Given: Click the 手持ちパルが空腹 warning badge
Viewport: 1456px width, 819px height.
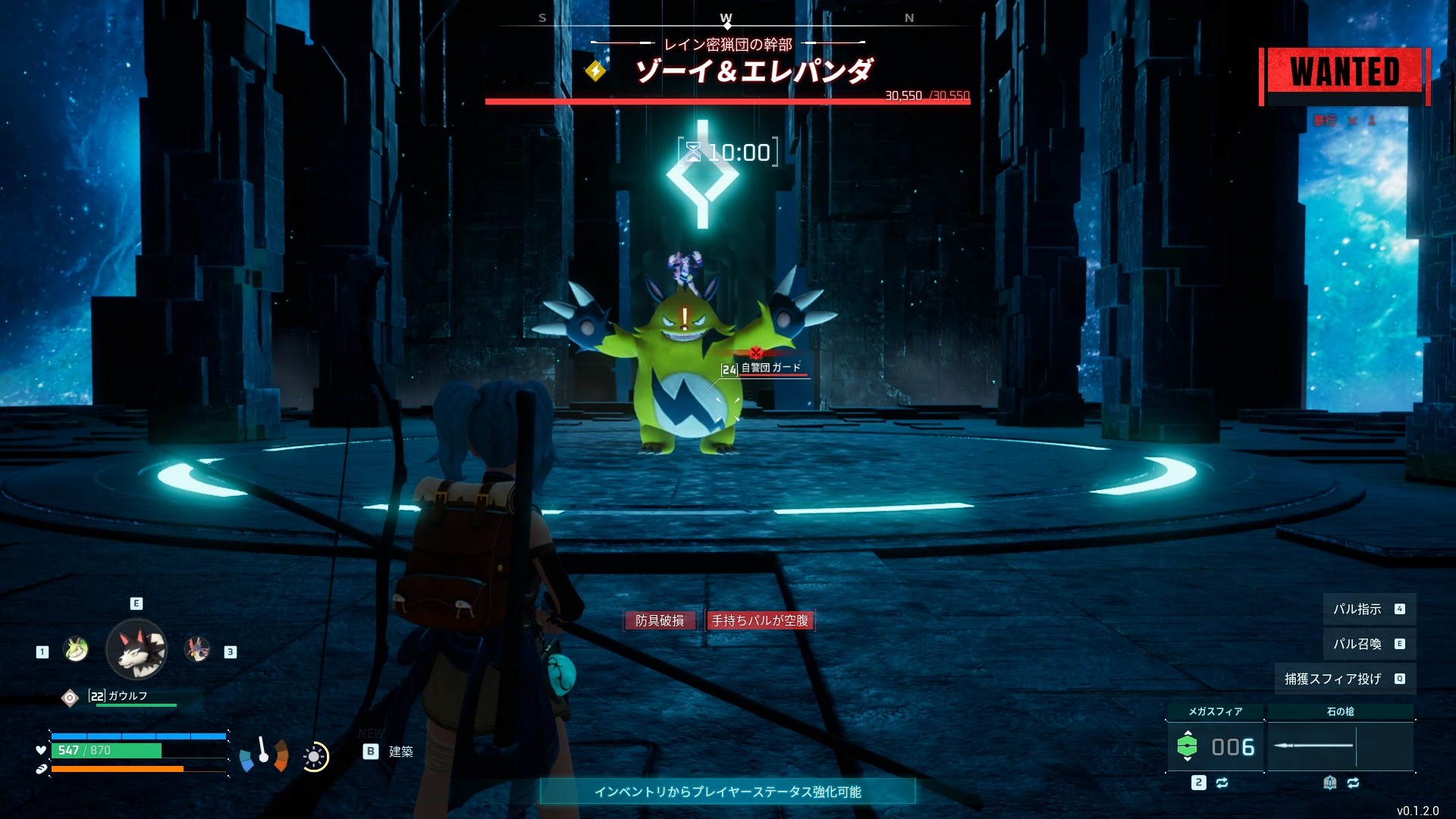Looking at the screenshot, I should pos(760,620).
